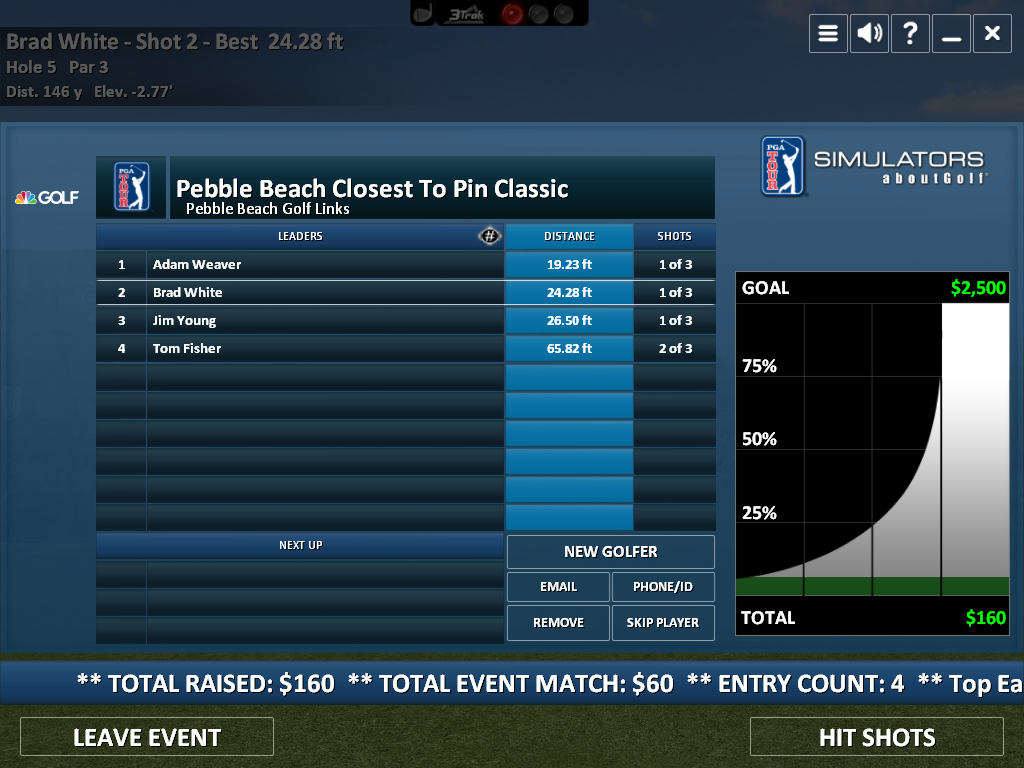Choose Skip Player
The width and height of the screenshot is (1024, 768).
pyautogui.click(x=663, y=622)
